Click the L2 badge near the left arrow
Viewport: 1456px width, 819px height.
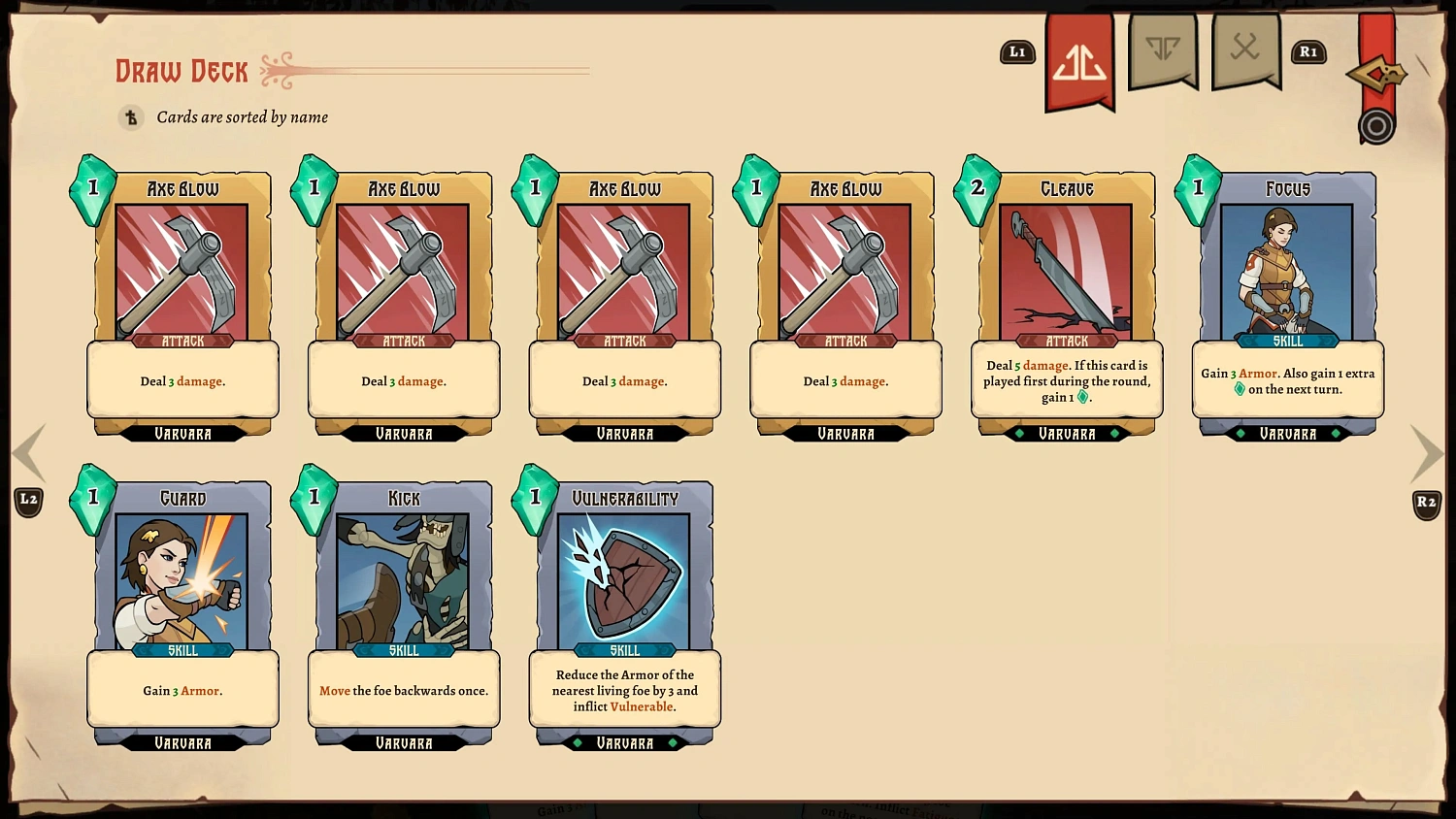point(29,499)
